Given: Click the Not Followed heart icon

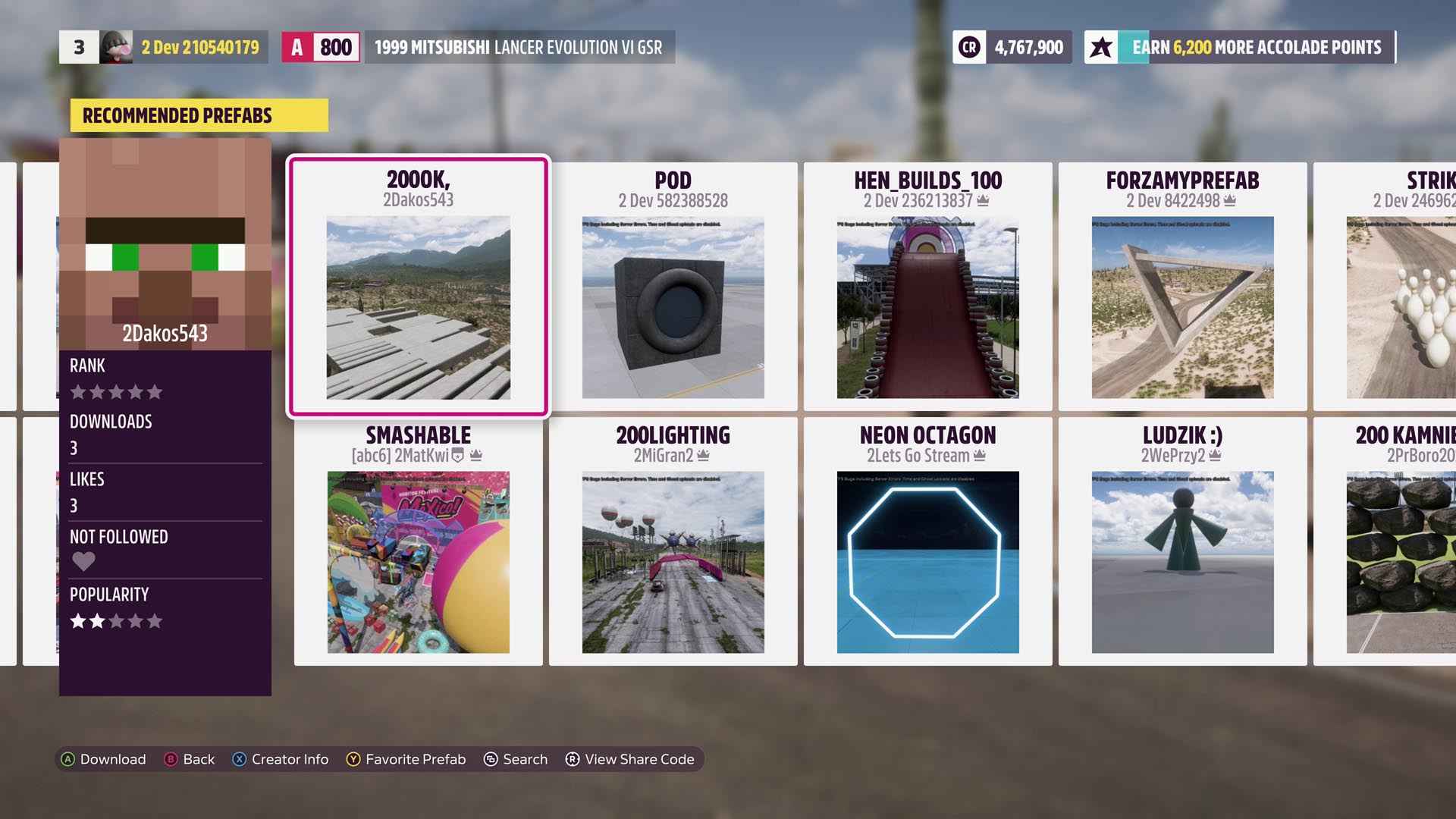Looking at the screenshot, I should pos(83,561).
